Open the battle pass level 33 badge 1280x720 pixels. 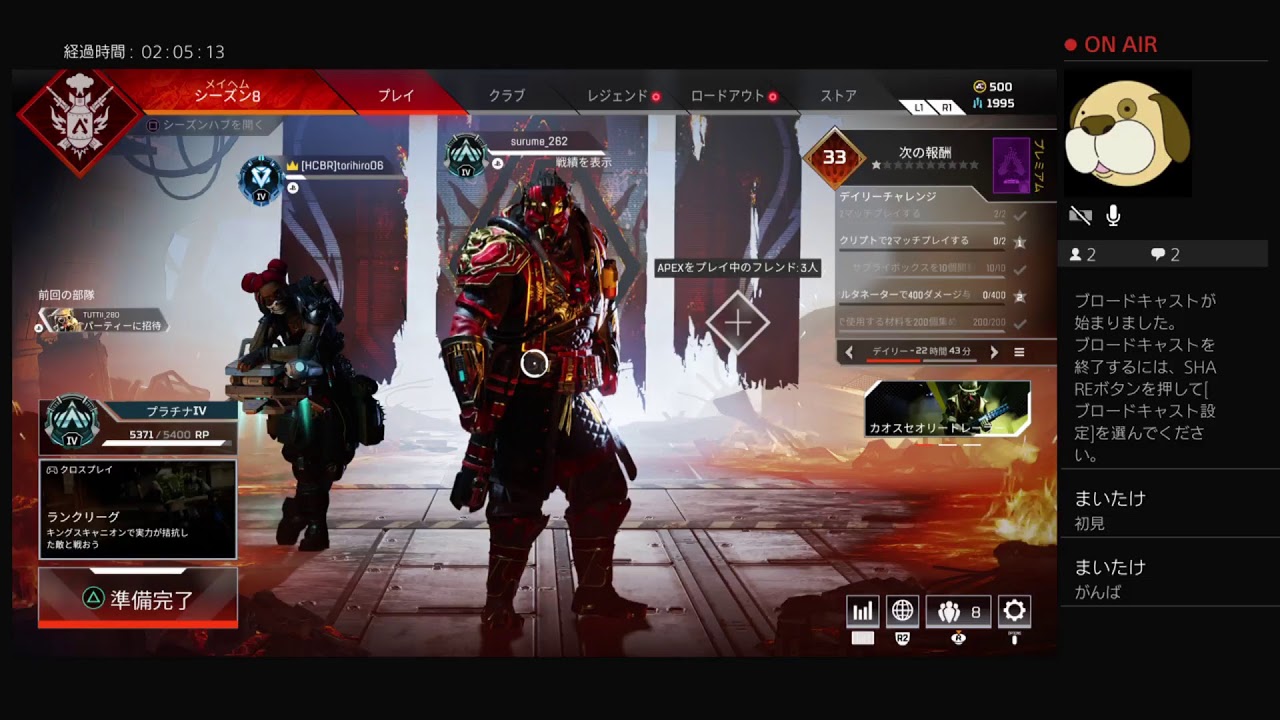coord(834,157)
